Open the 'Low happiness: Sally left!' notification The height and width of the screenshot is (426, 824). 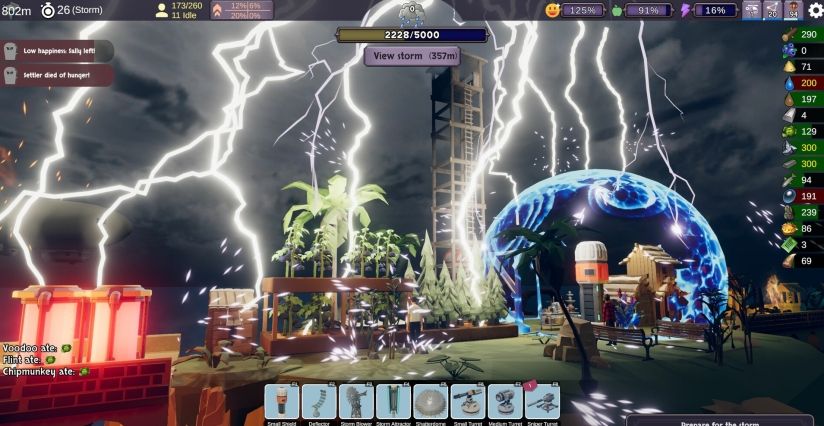[x=56, y=51]
